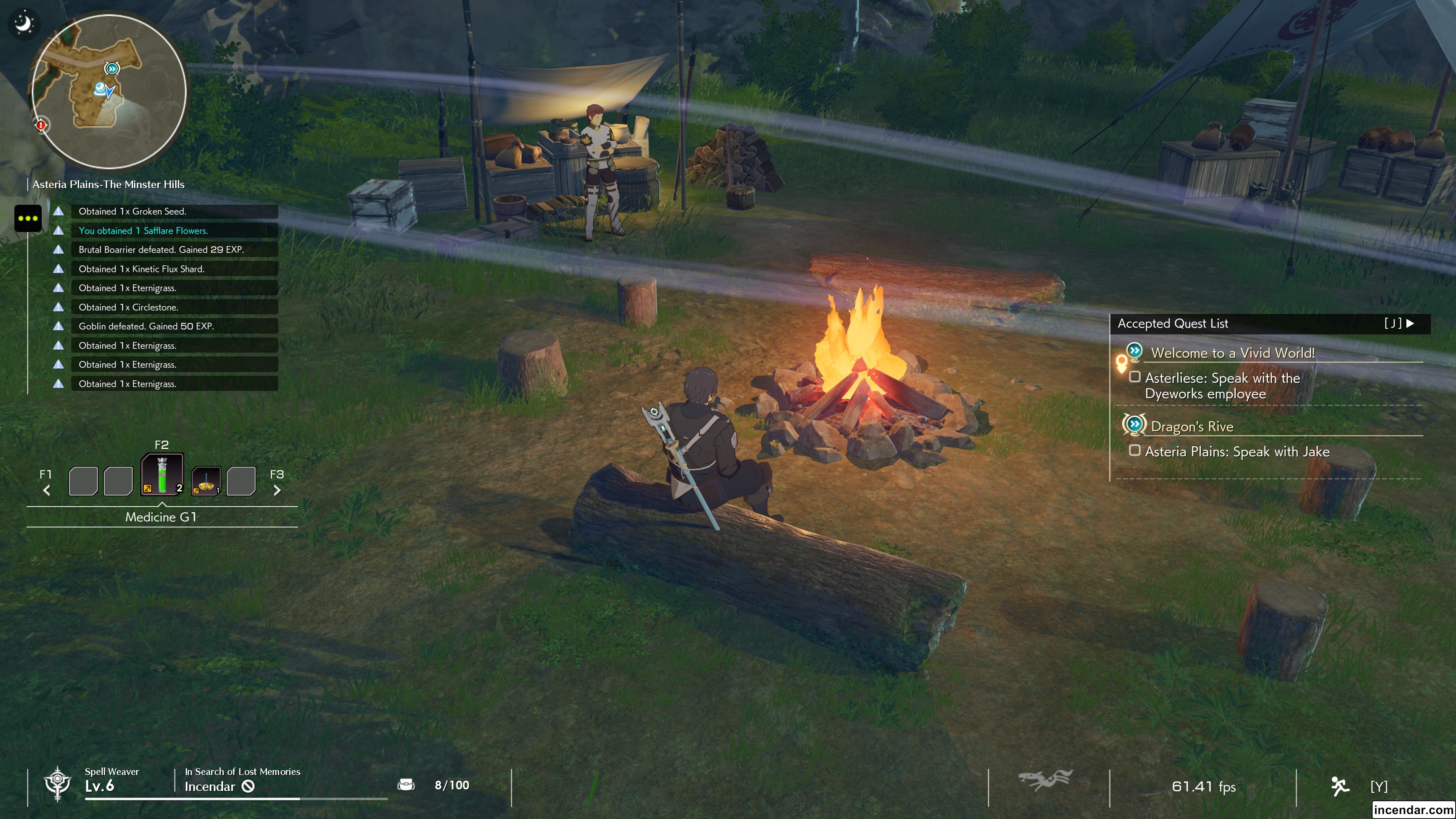Select the Dragon's Rive quest
This screenshot has height=819, width=1456.
1191,427
